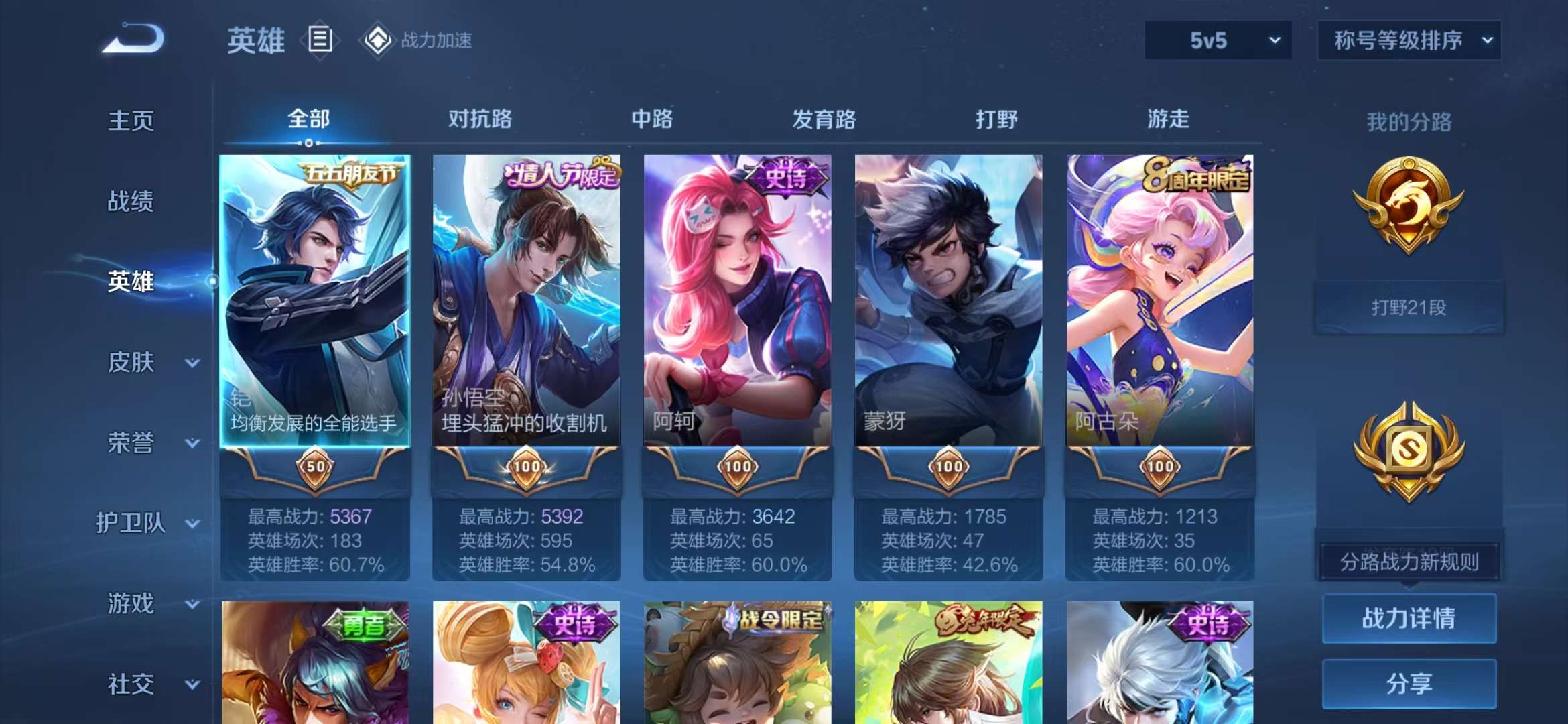The image size is (1568, 724).
Task: Click the 分享 button
Action: click(x=1409, y=684)
